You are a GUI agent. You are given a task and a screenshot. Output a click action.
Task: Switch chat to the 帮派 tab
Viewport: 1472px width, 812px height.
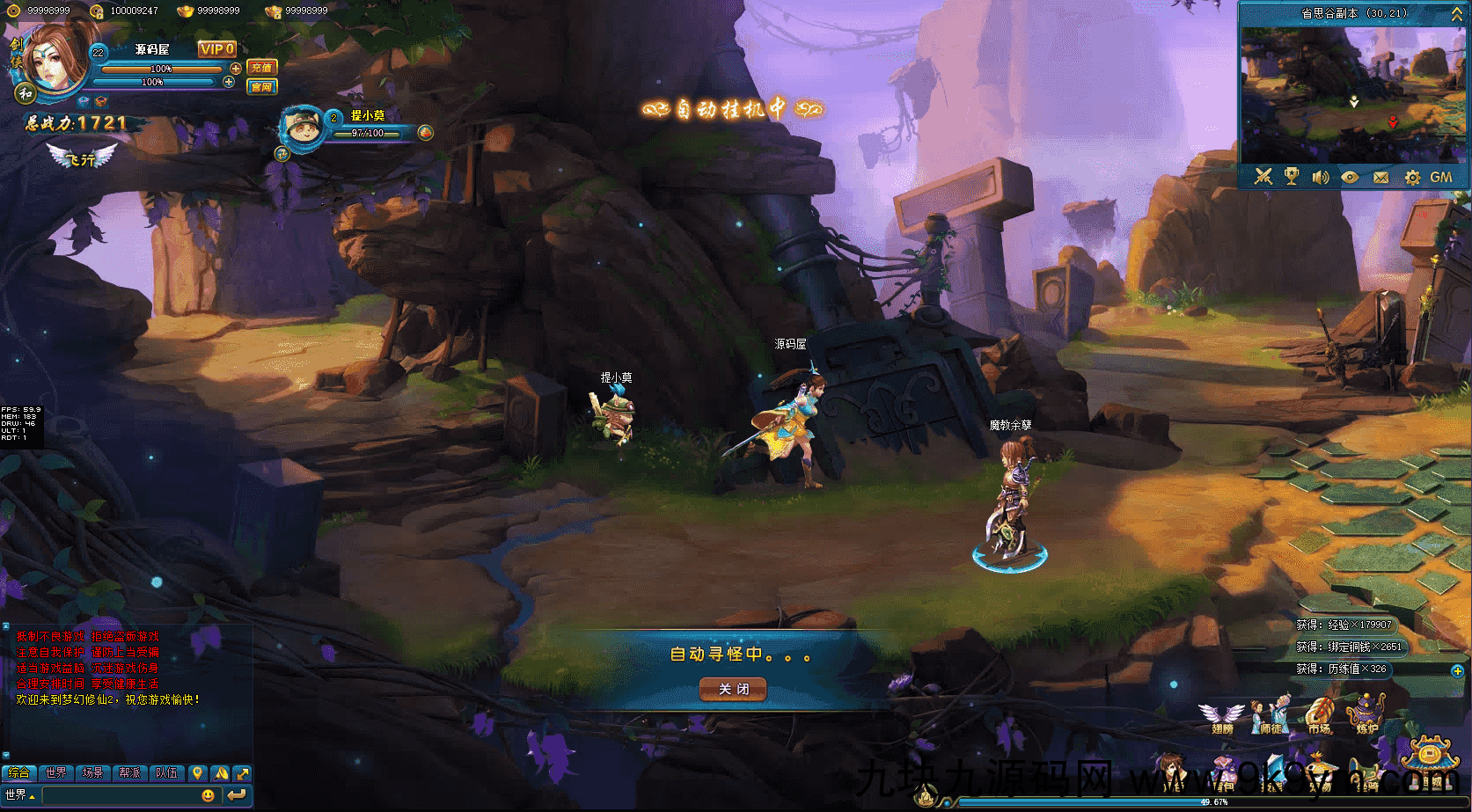point(129,773)
